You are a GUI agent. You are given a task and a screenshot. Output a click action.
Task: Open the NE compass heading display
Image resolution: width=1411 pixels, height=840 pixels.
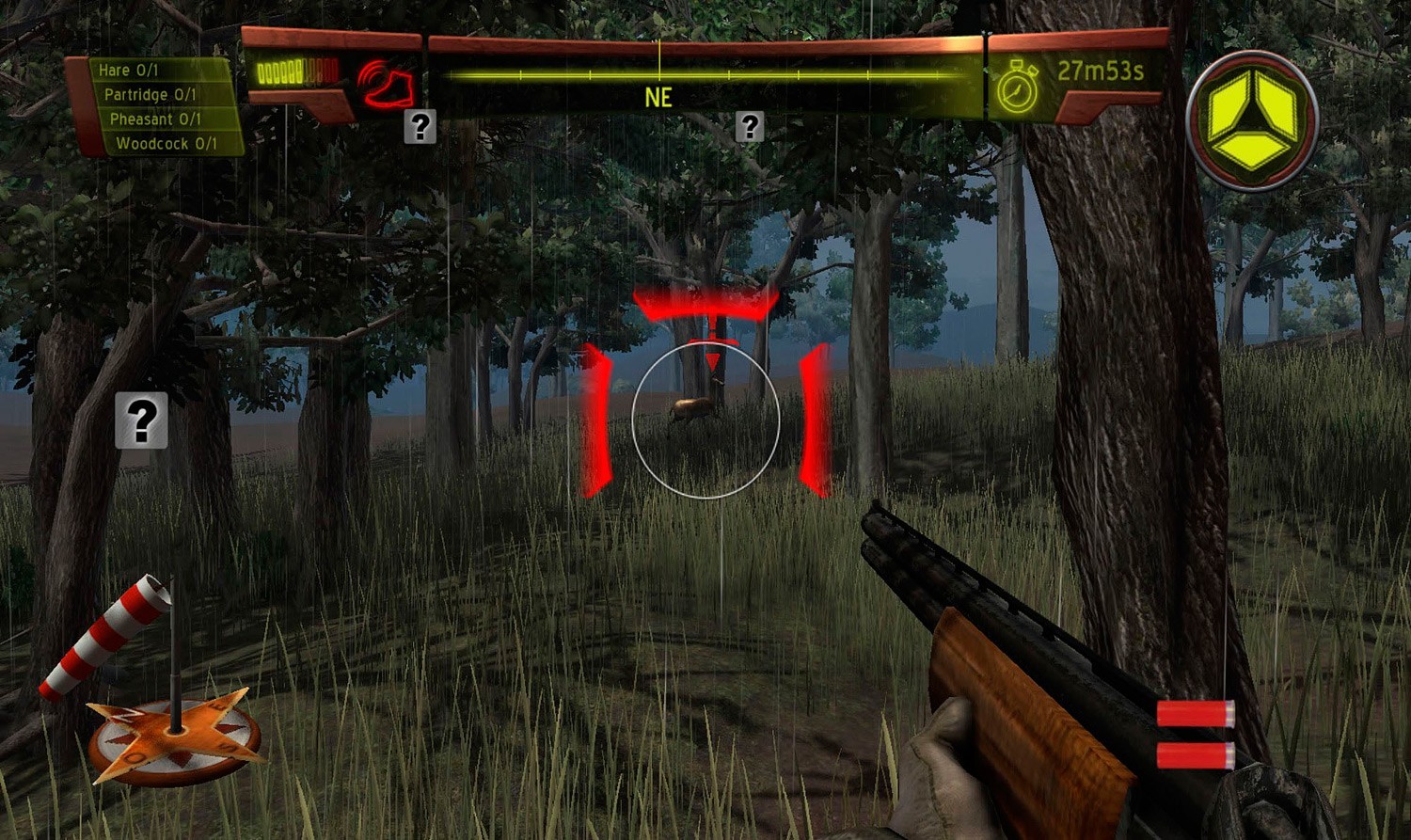(x=659, y=97)
